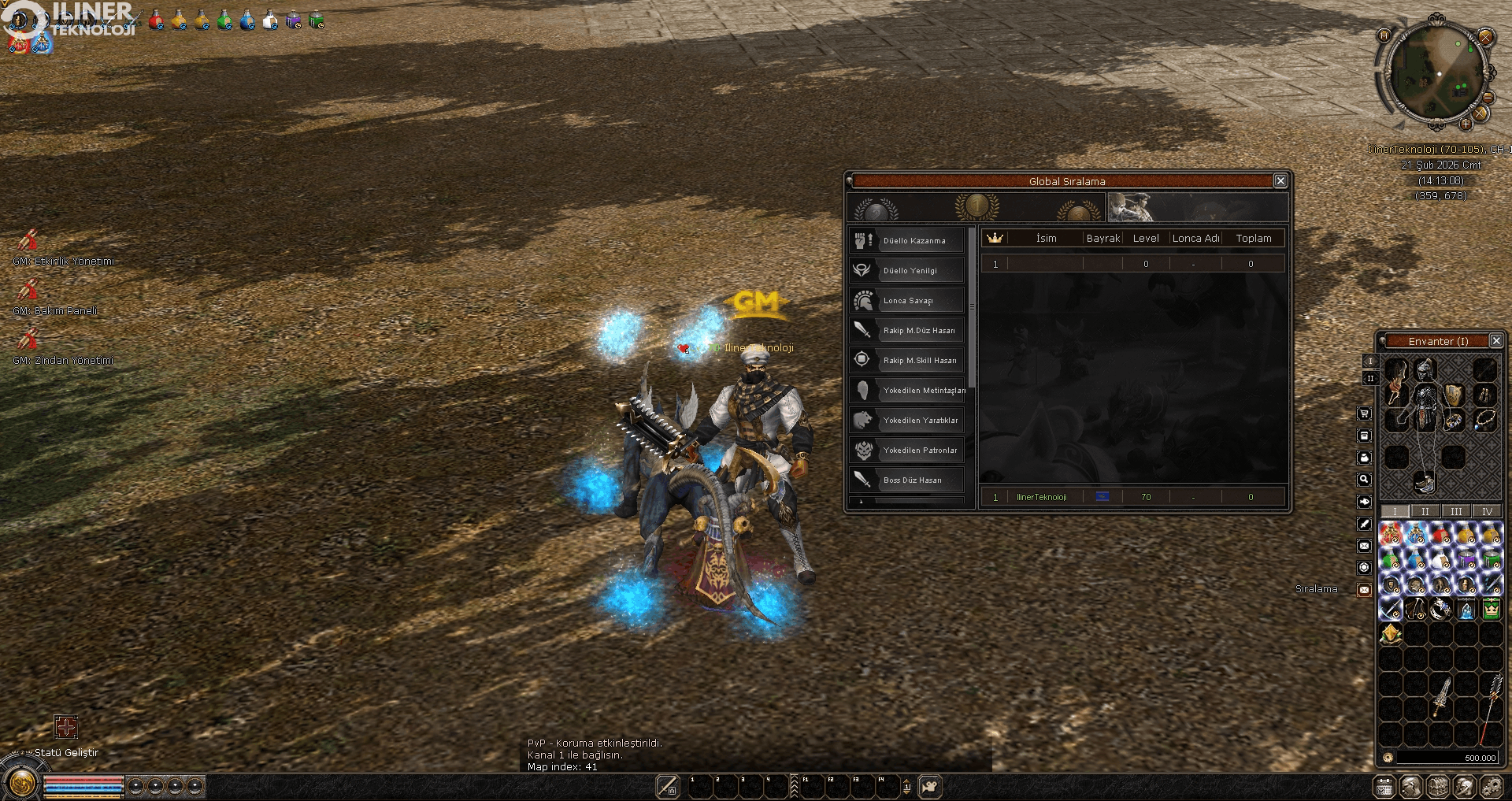Close the Envanter window
Image resolution: width=1512 pixels, height=801 pixels.
pyautogui.click(x=1496, y=341)
